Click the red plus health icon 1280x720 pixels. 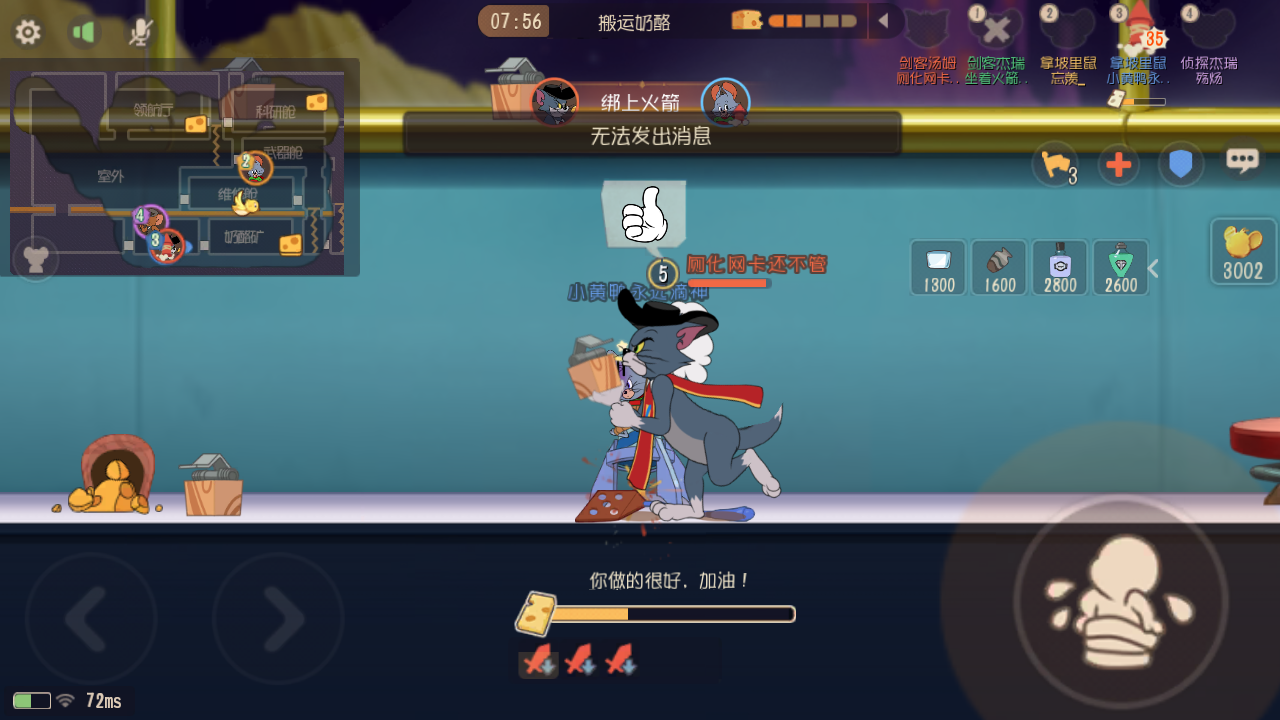(x=1119, y=164)
